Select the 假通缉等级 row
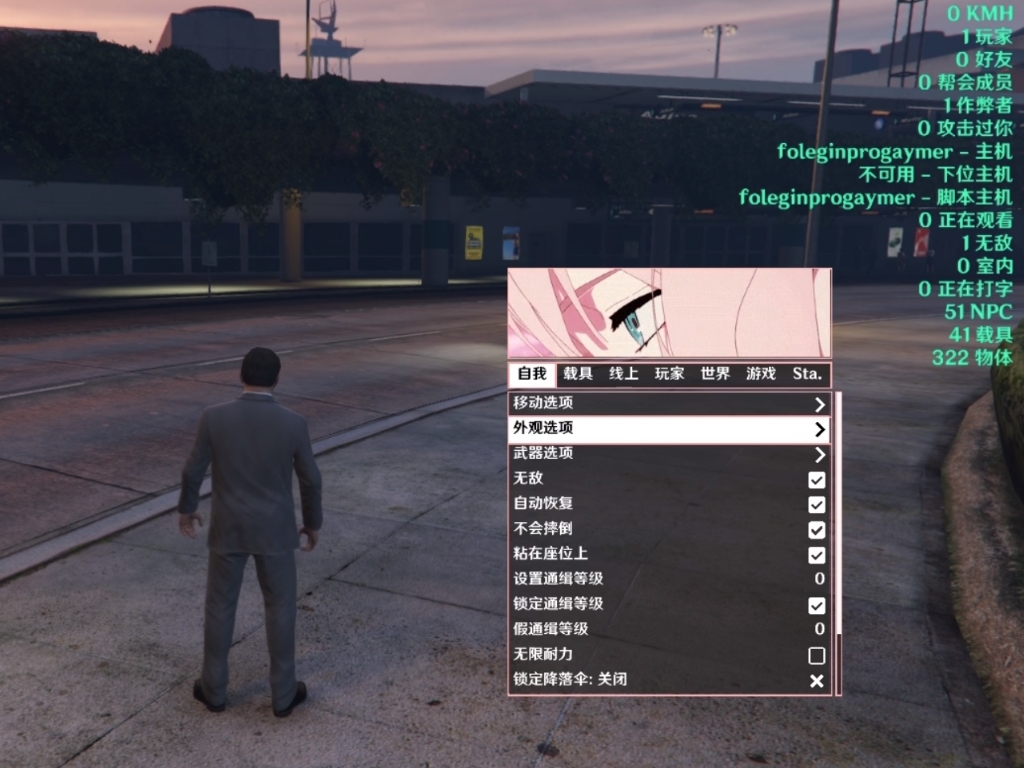The image size is (1024, 768). [669, 629]
